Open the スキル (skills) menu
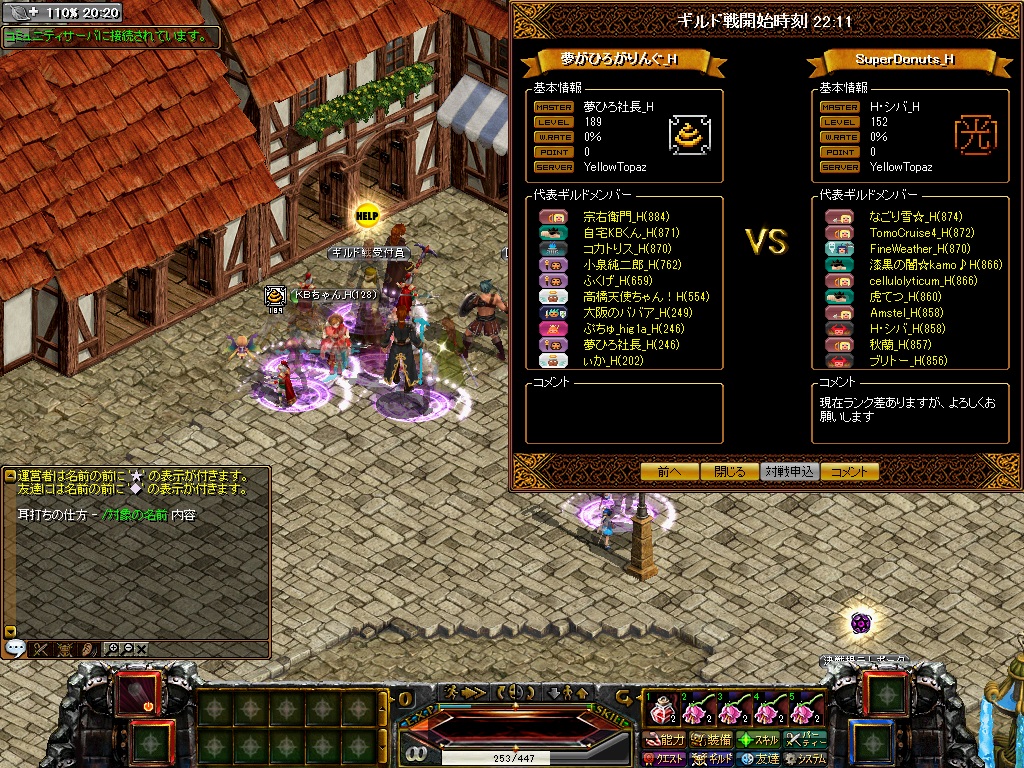 click(759, 740)
